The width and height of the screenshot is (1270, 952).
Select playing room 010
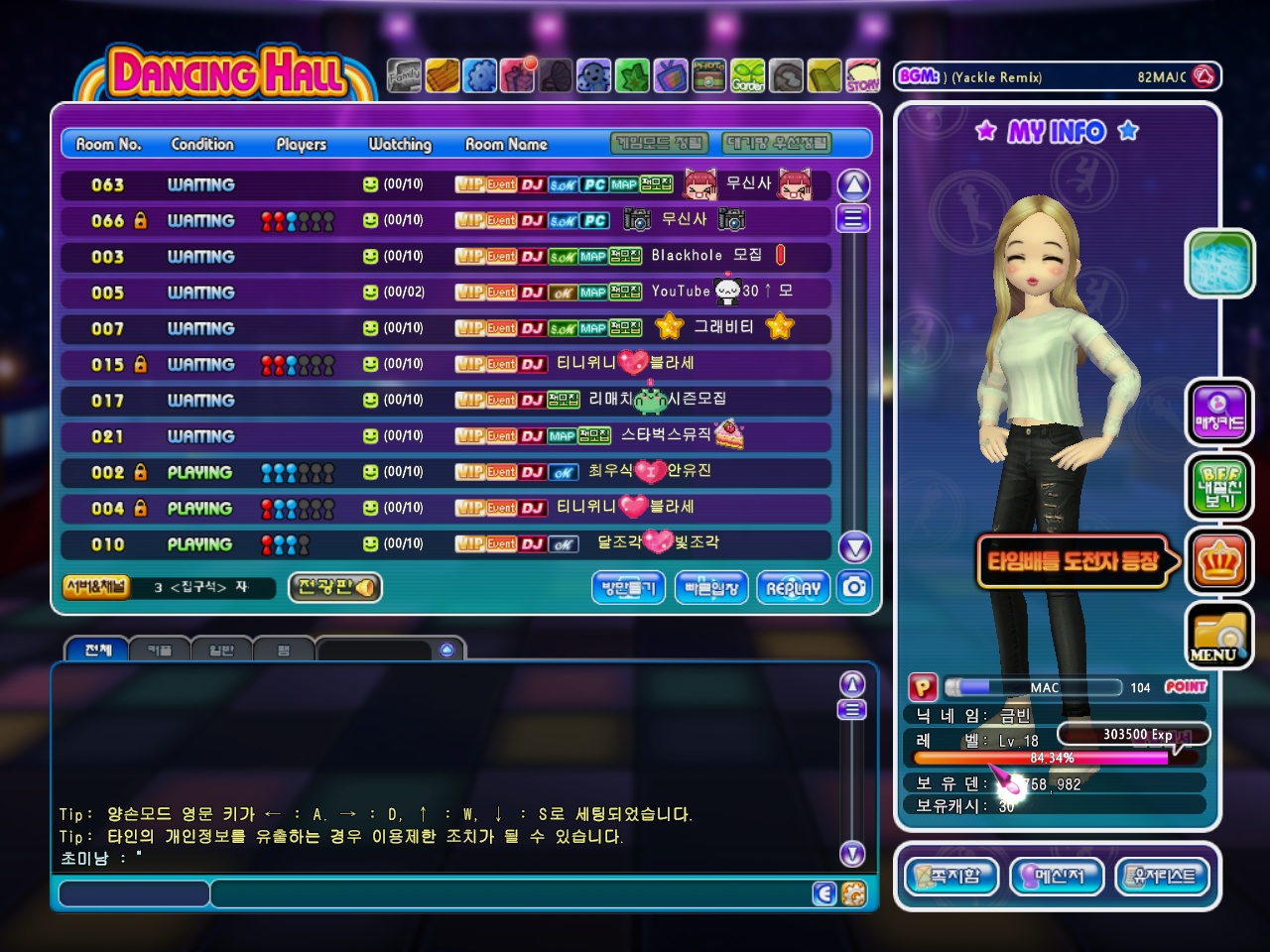click(444, 544)
